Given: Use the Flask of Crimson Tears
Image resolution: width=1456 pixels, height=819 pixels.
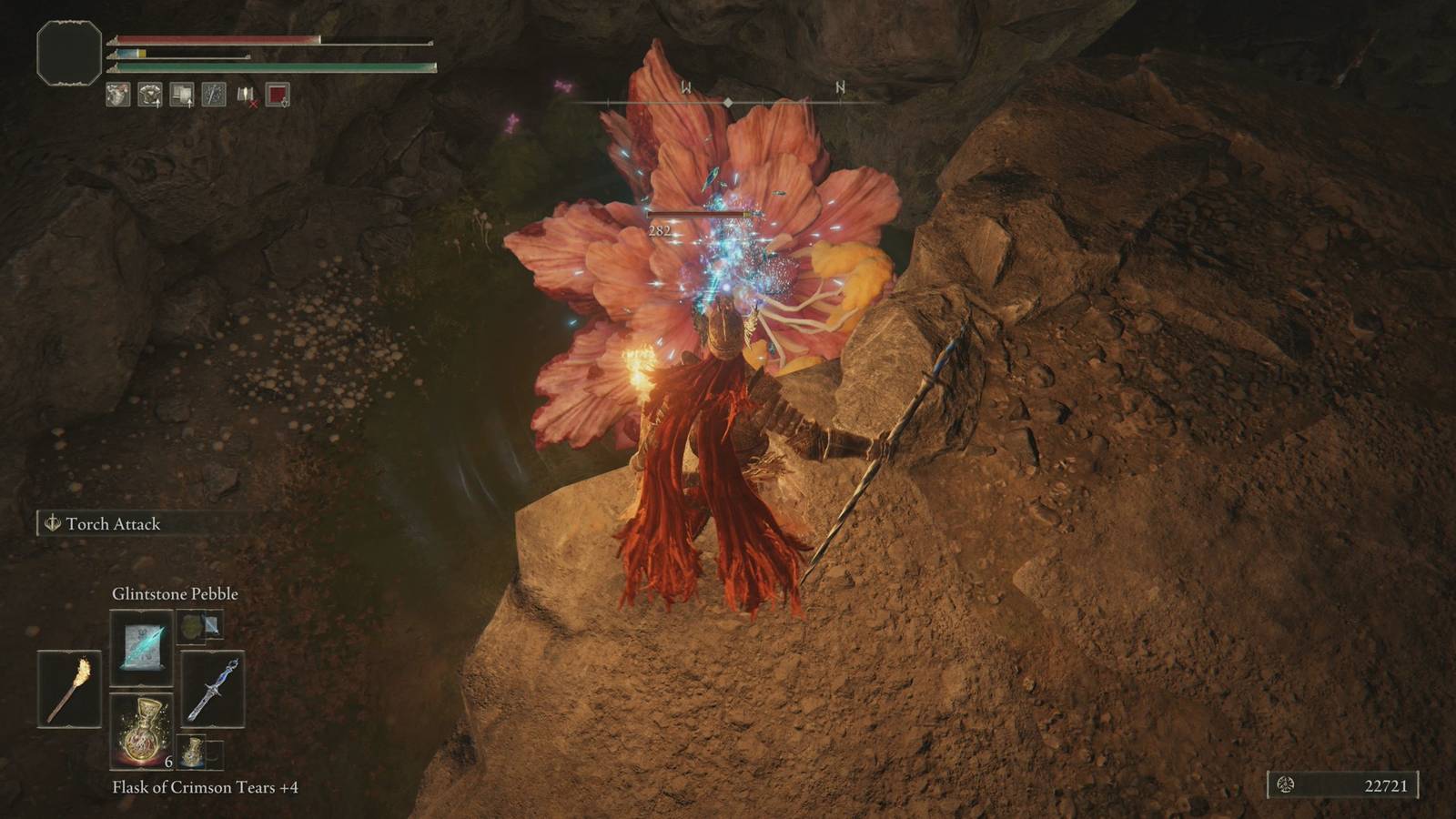Looking at the screenshot, I should click(x=141, y=730).
